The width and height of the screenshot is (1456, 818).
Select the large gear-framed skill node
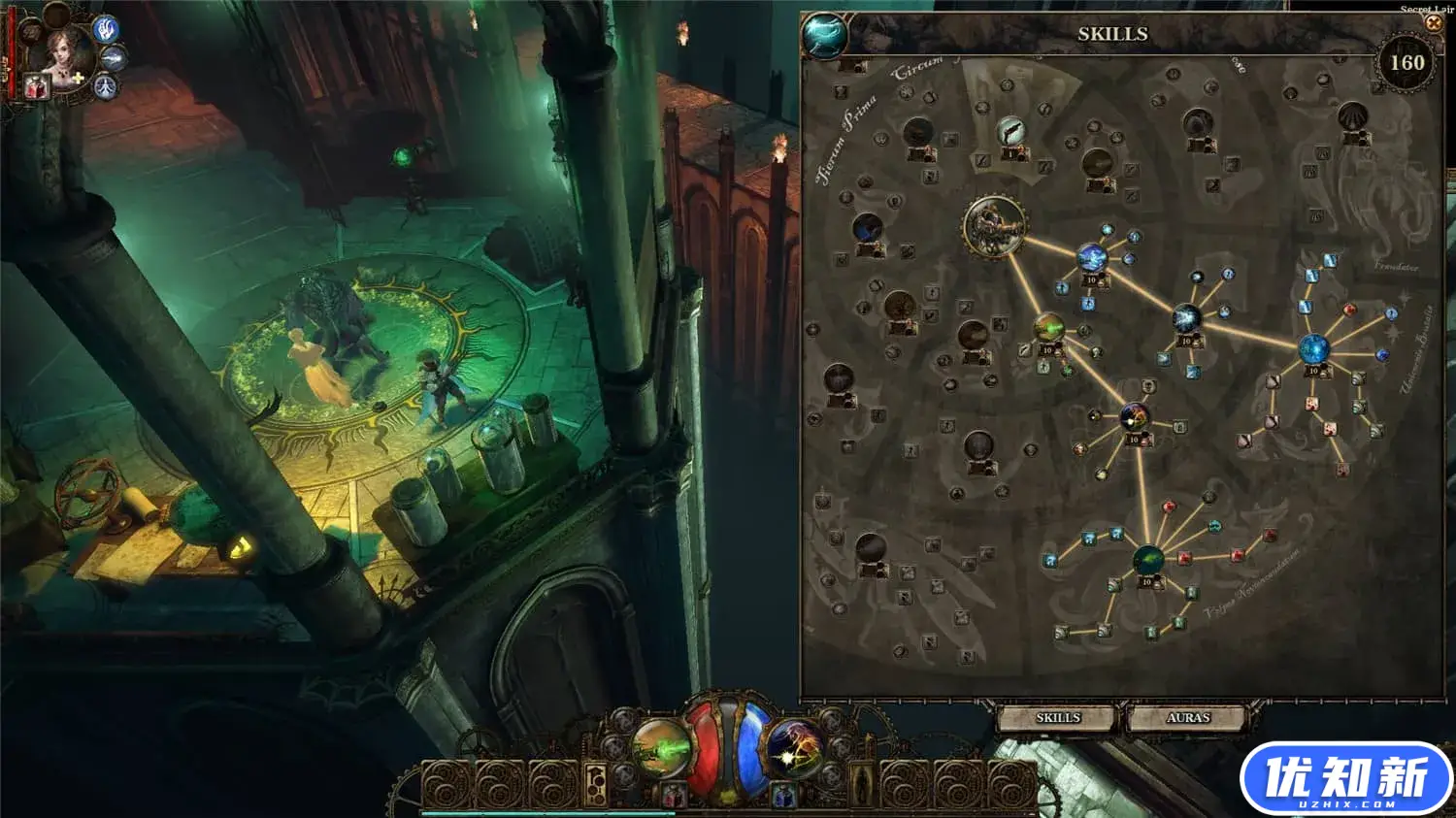(994, 227)
